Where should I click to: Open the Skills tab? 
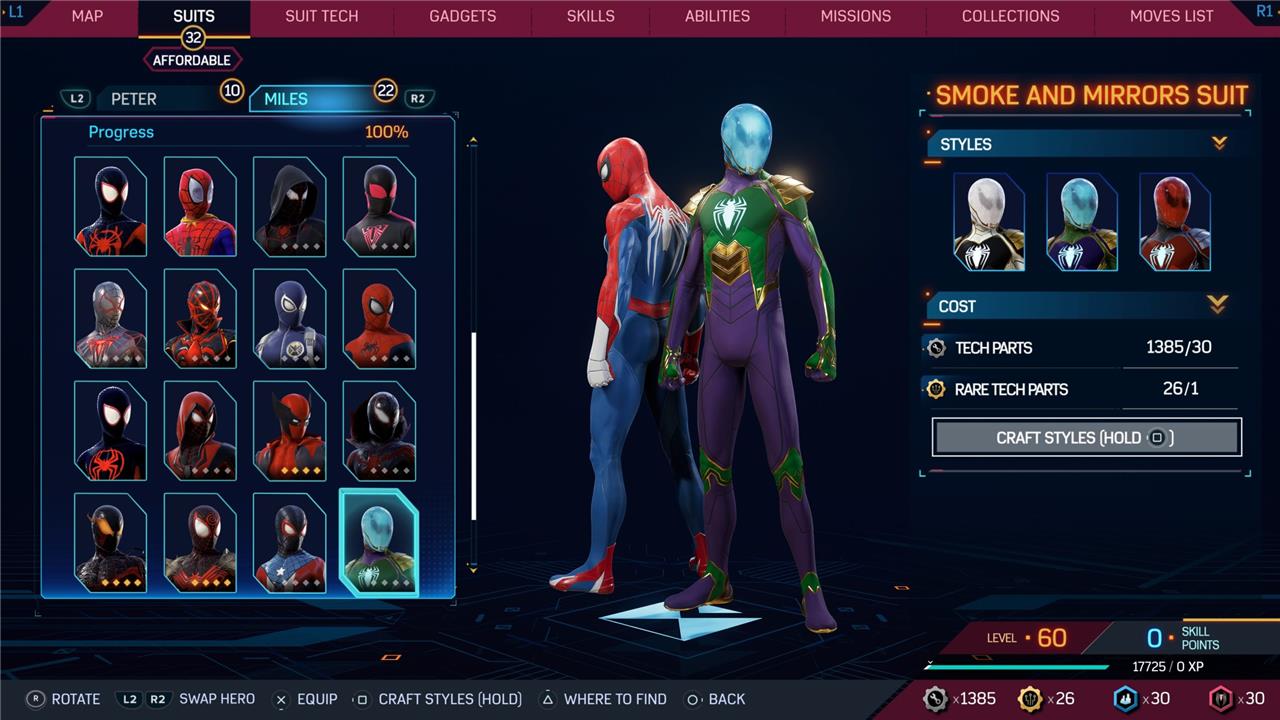point(590,16)
